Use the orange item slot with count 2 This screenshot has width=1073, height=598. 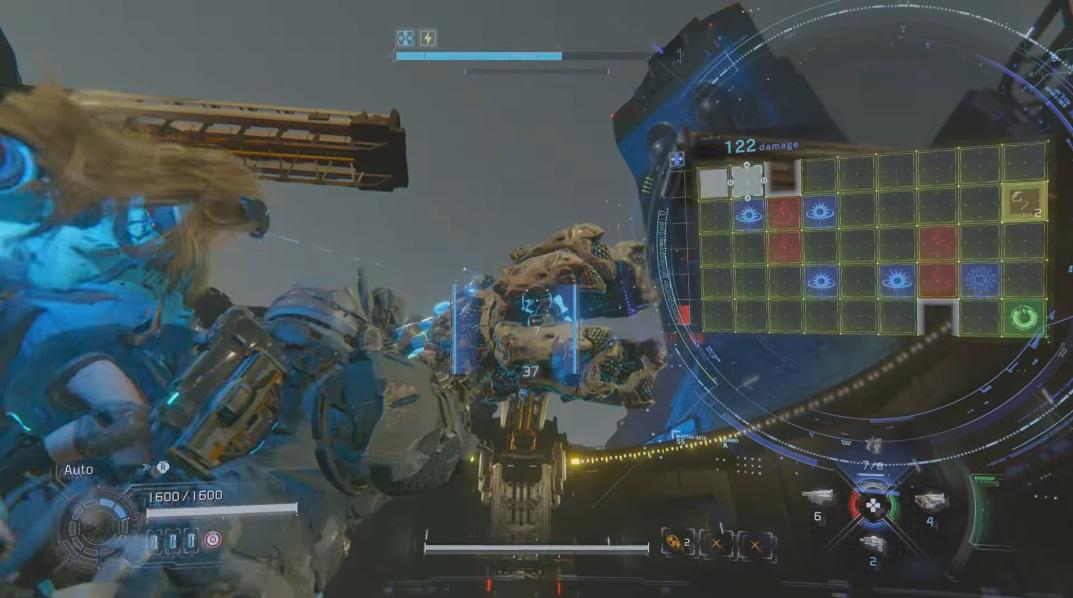click(x=677, y=544)
